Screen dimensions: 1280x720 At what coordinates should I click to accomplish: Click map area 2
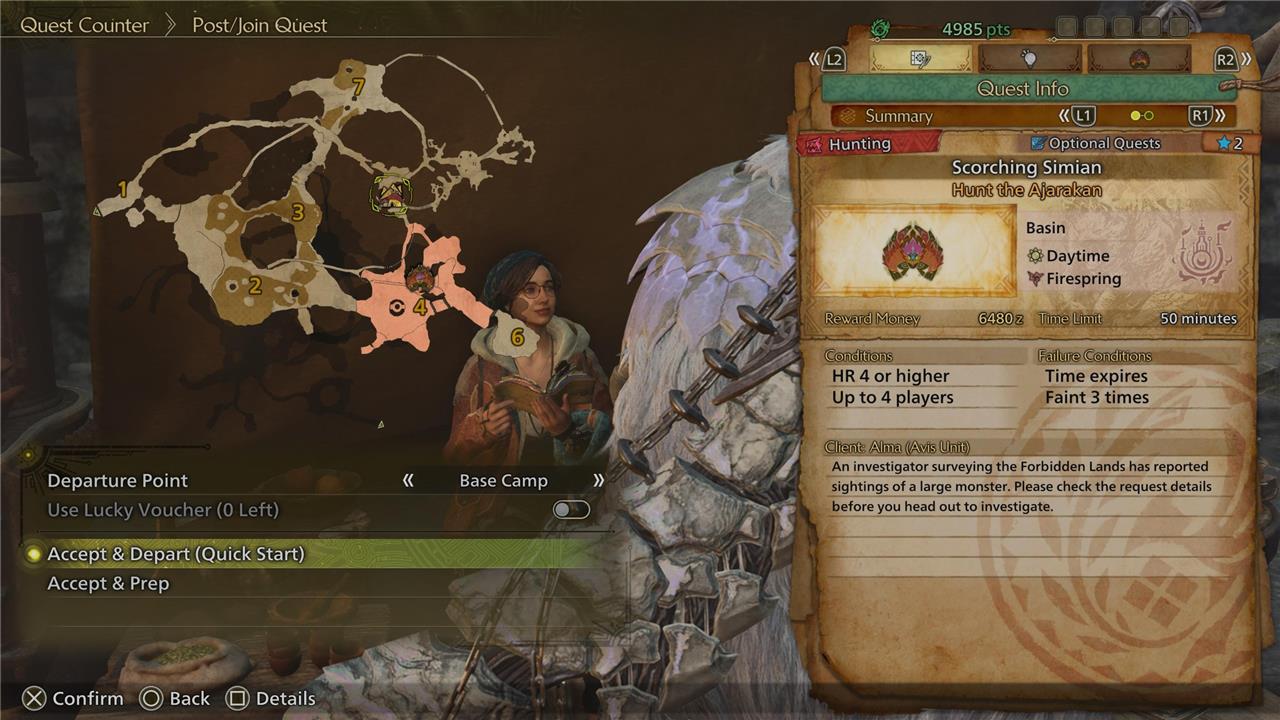pyautogui.click(x=255, y=287)
